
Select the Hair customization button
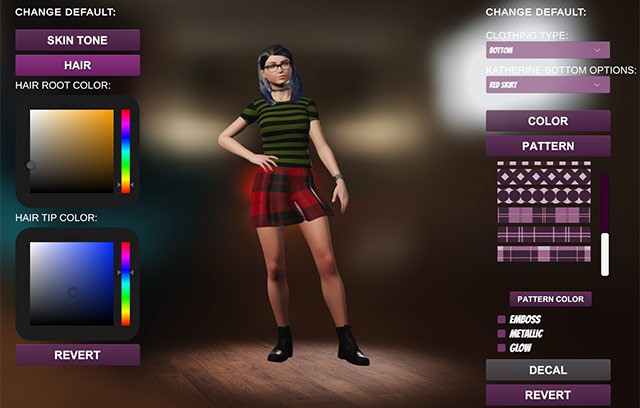click(x=77, y=65)
